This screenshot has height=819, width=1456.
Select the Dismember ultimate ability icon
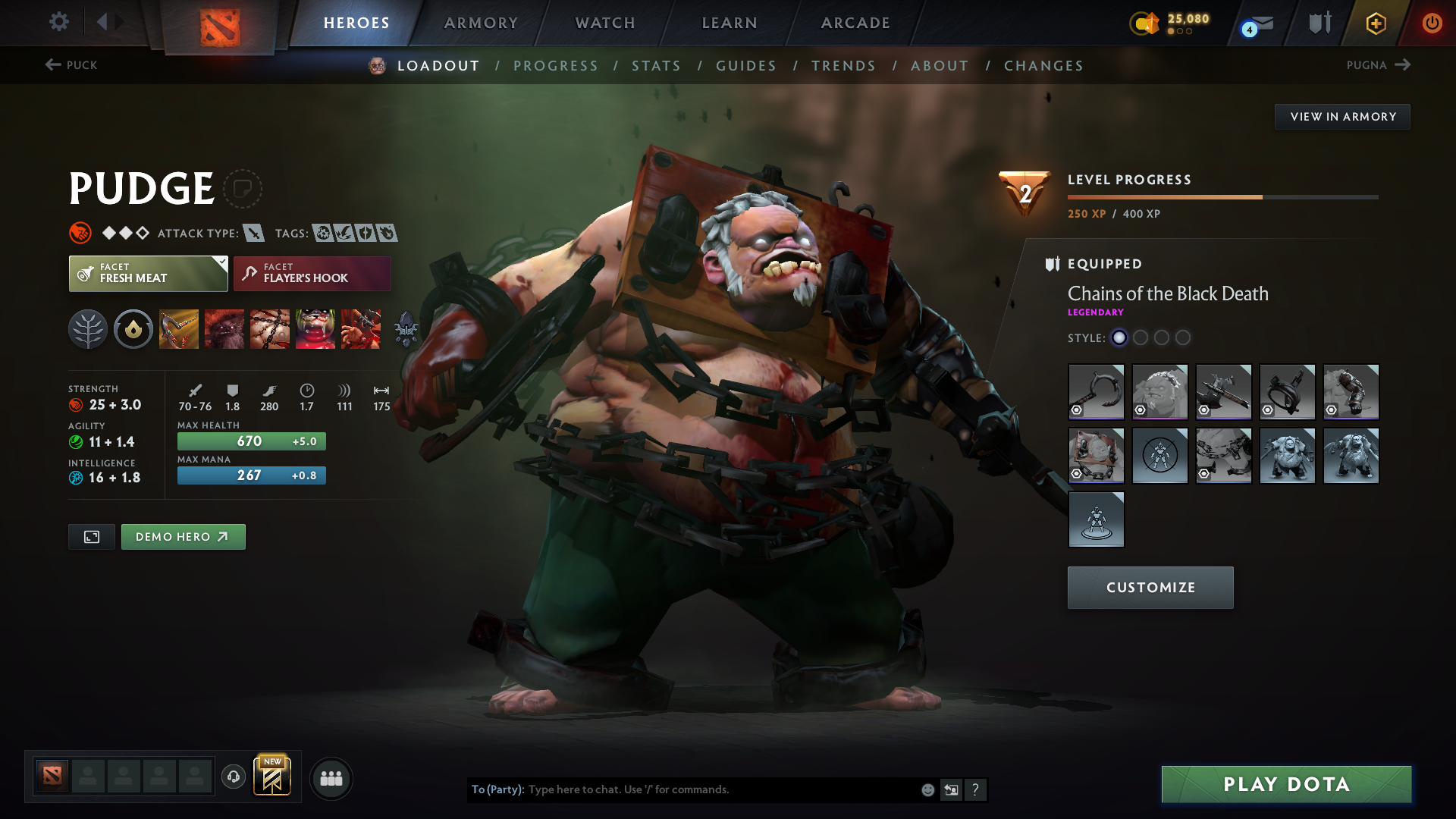pyautogui.click(x=315, y=328)
